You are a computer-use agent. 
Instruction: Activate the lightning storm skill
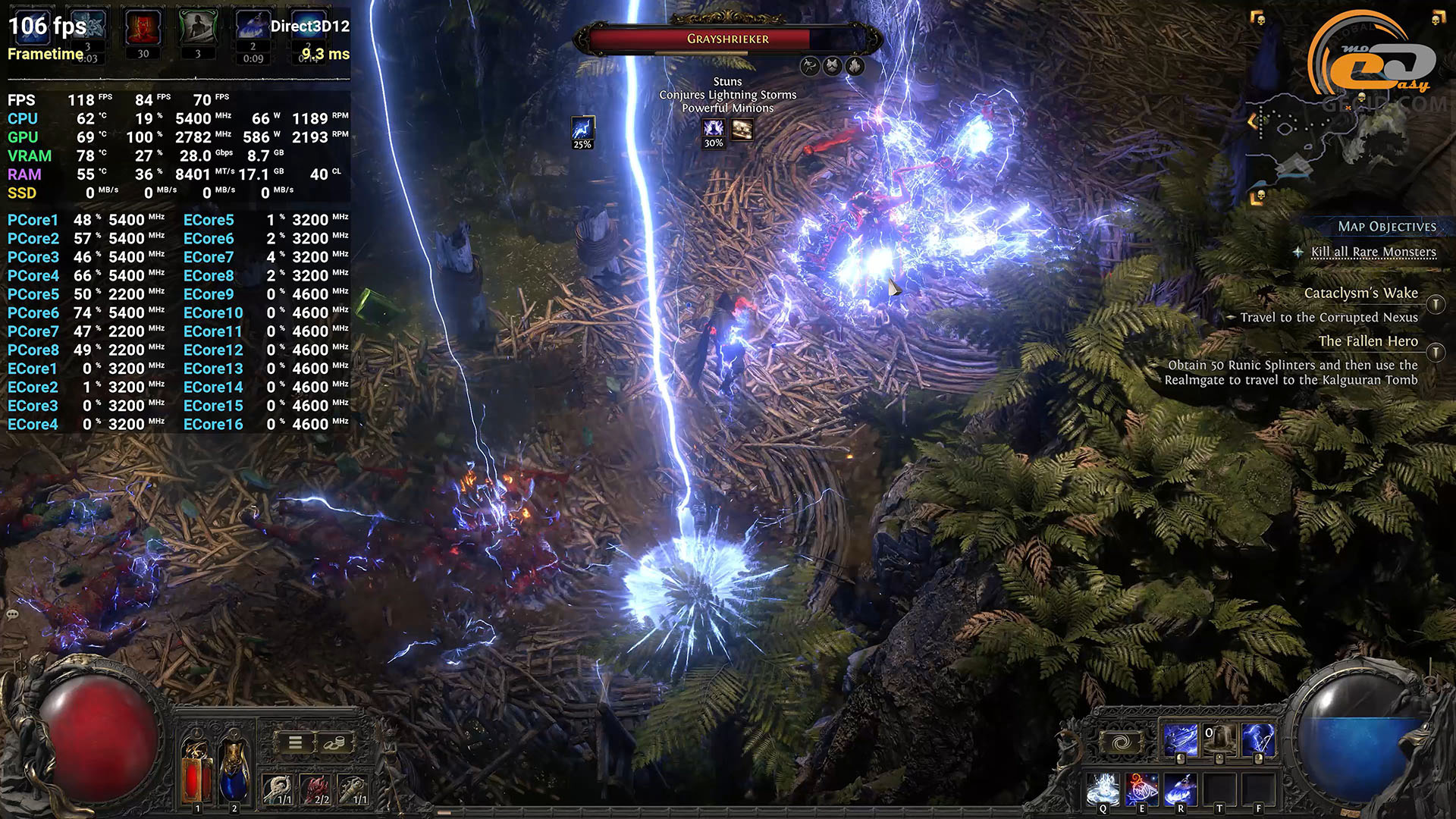(1257, 740)
